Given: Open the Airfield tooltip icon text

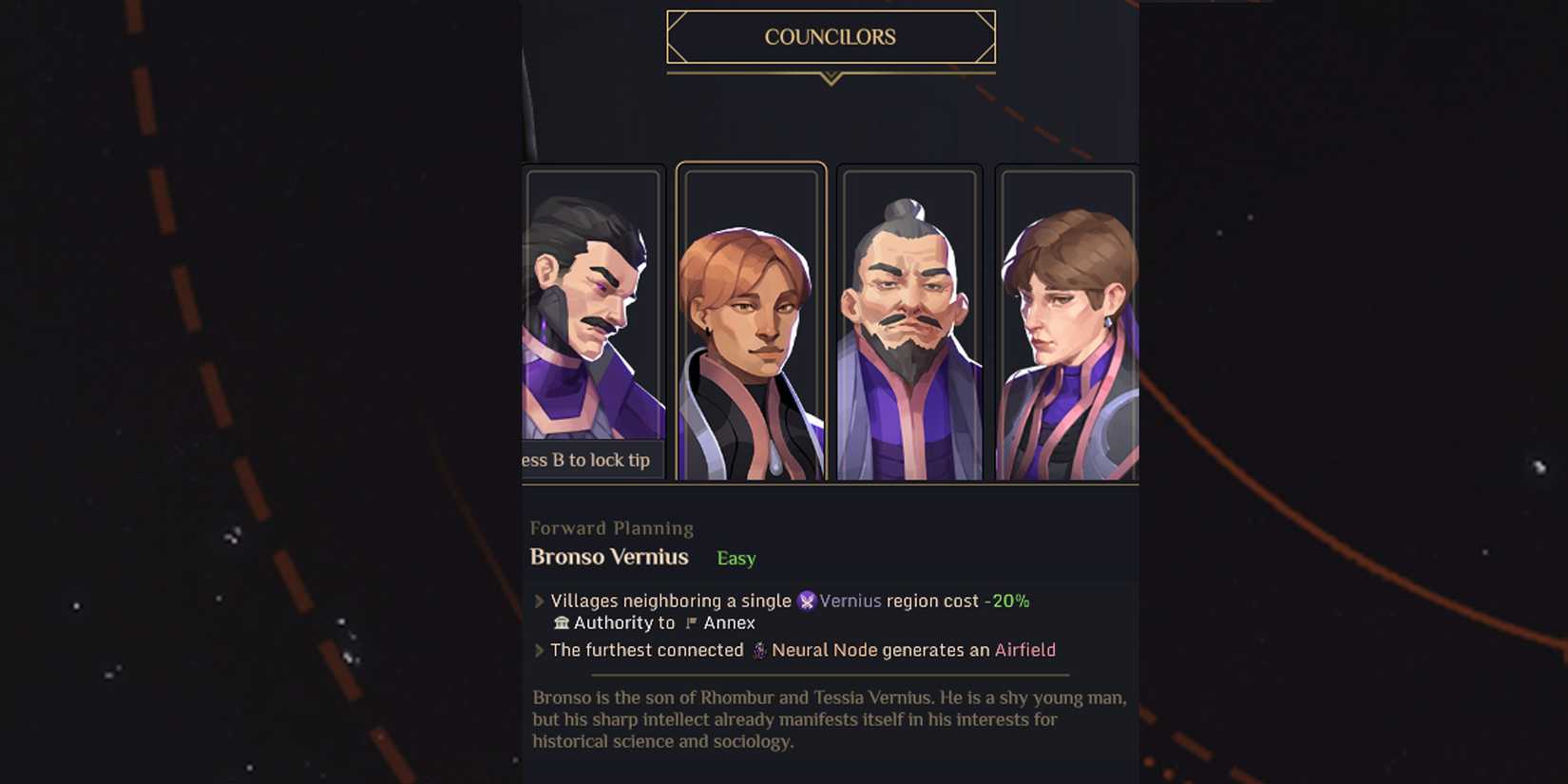Looking at the screenshot, I should pos(1024,650).
